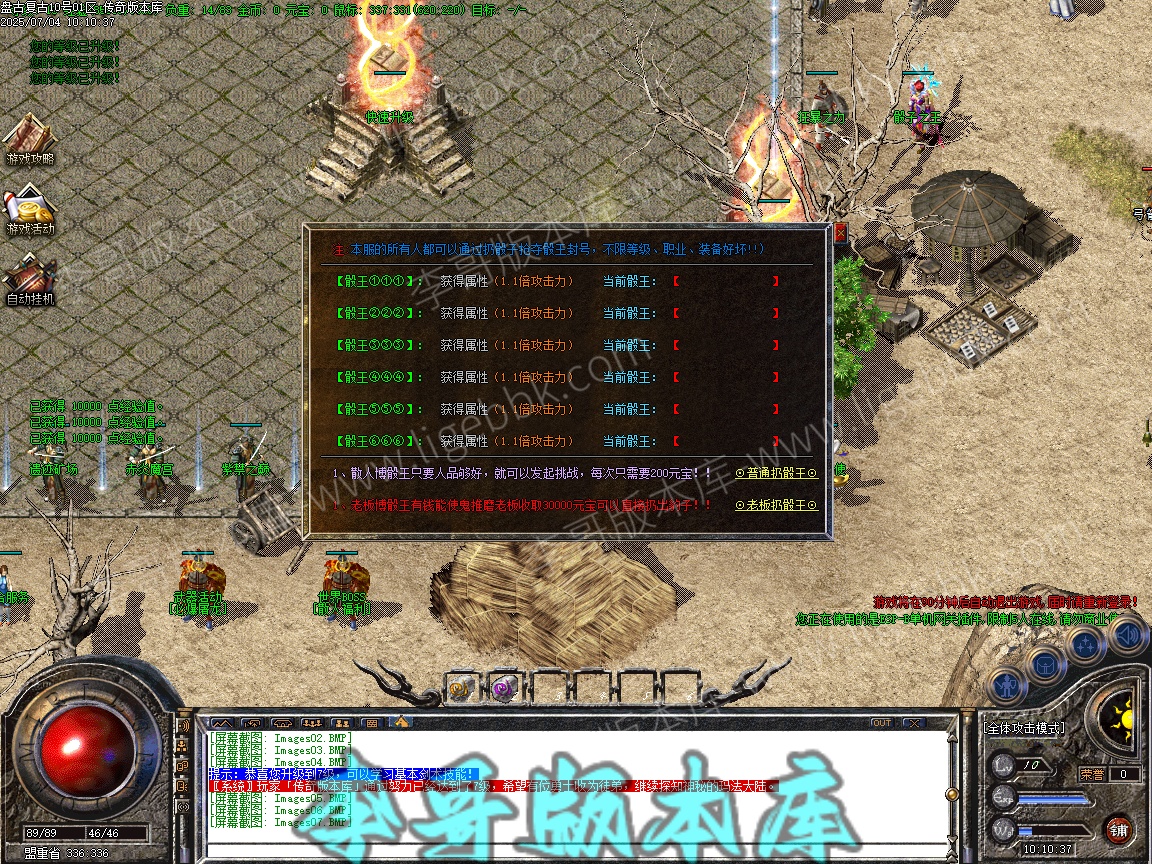
Task: Click the red 铺 shop button
Action: (x=1119, y=829)
